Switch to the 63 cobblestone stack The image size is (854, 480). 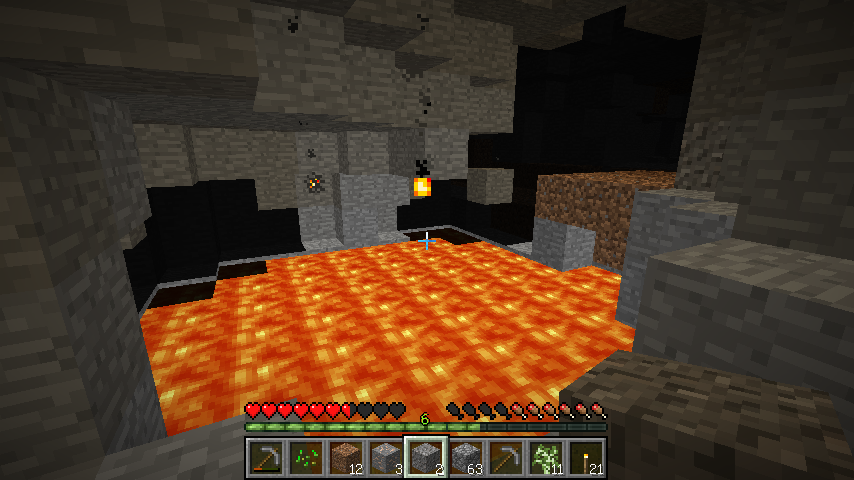(465, 458)
